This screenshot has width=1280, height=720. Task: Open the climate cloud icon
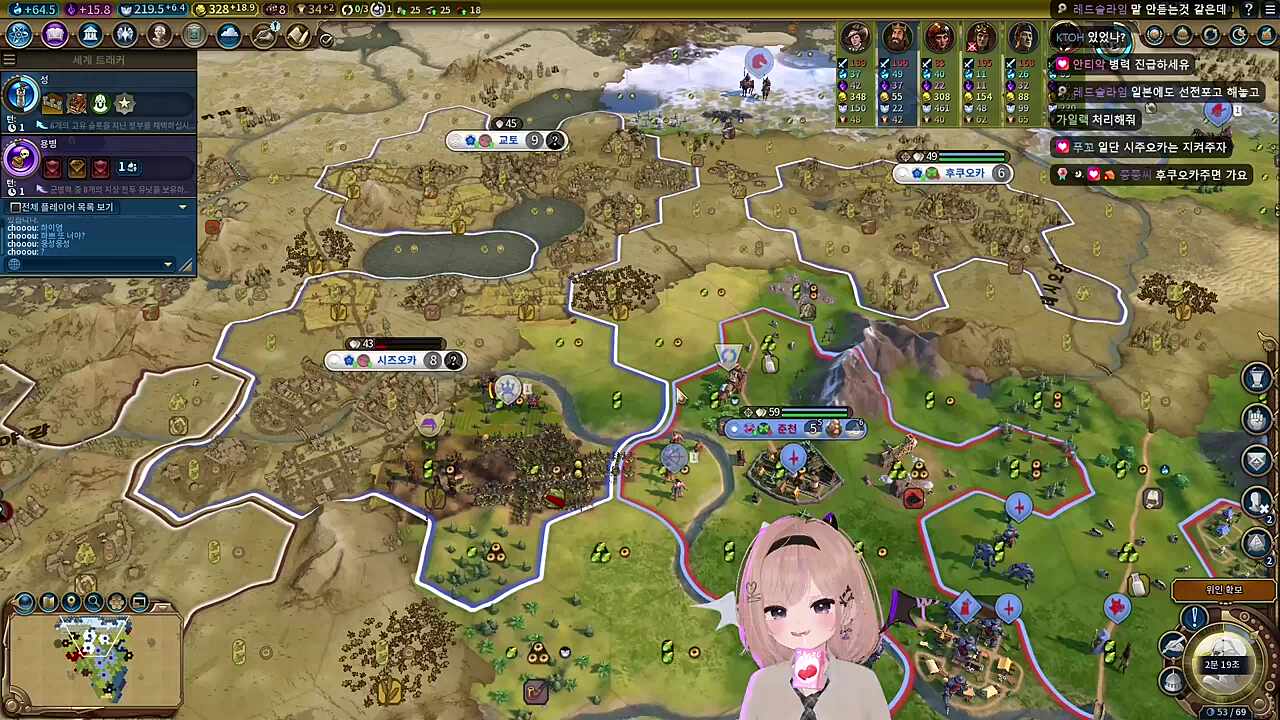(x=229, y=35)
